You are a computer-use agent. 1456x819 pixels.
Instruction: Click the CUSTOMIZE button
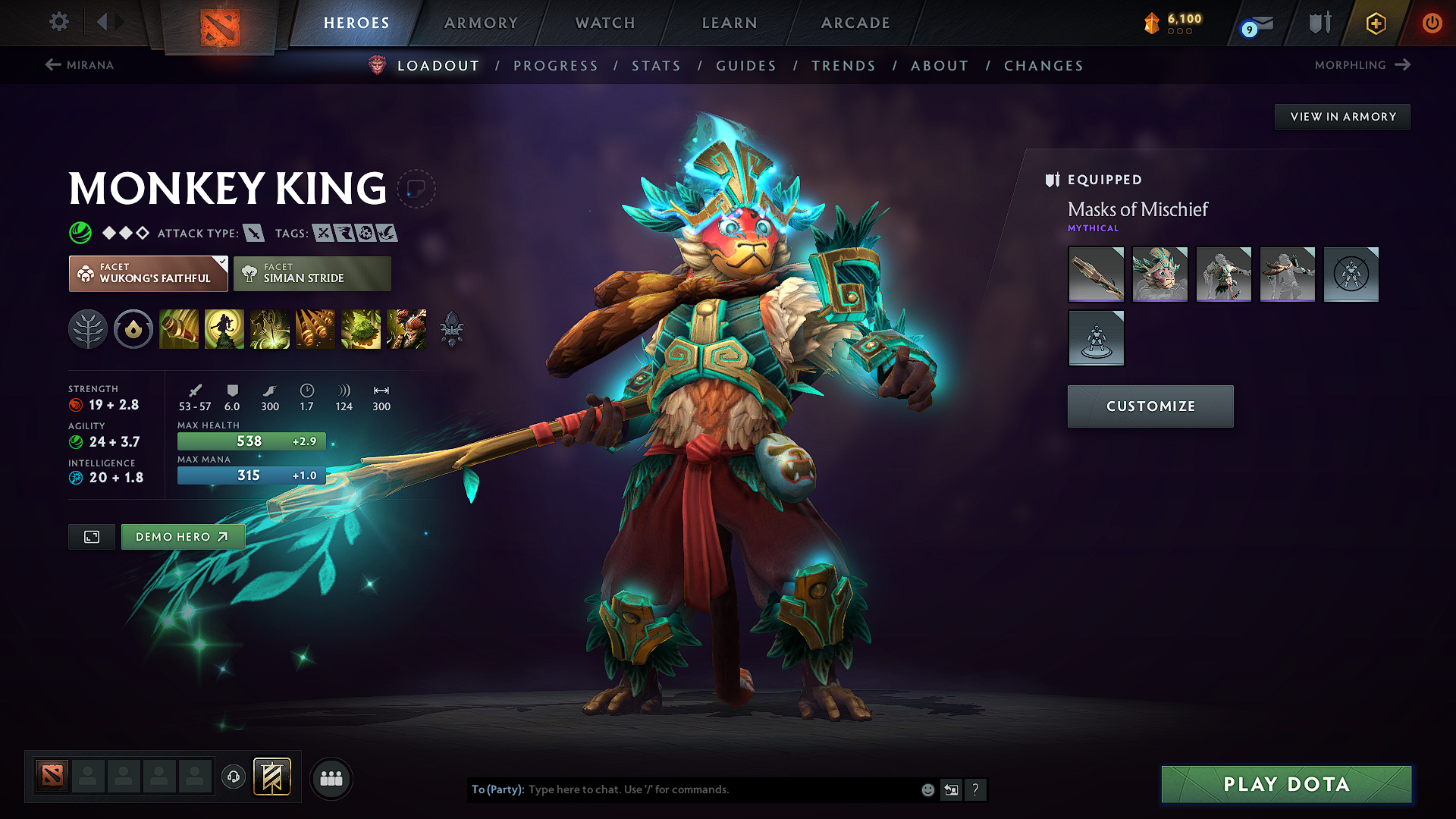pyautogui.click(x=1150, y=406)
